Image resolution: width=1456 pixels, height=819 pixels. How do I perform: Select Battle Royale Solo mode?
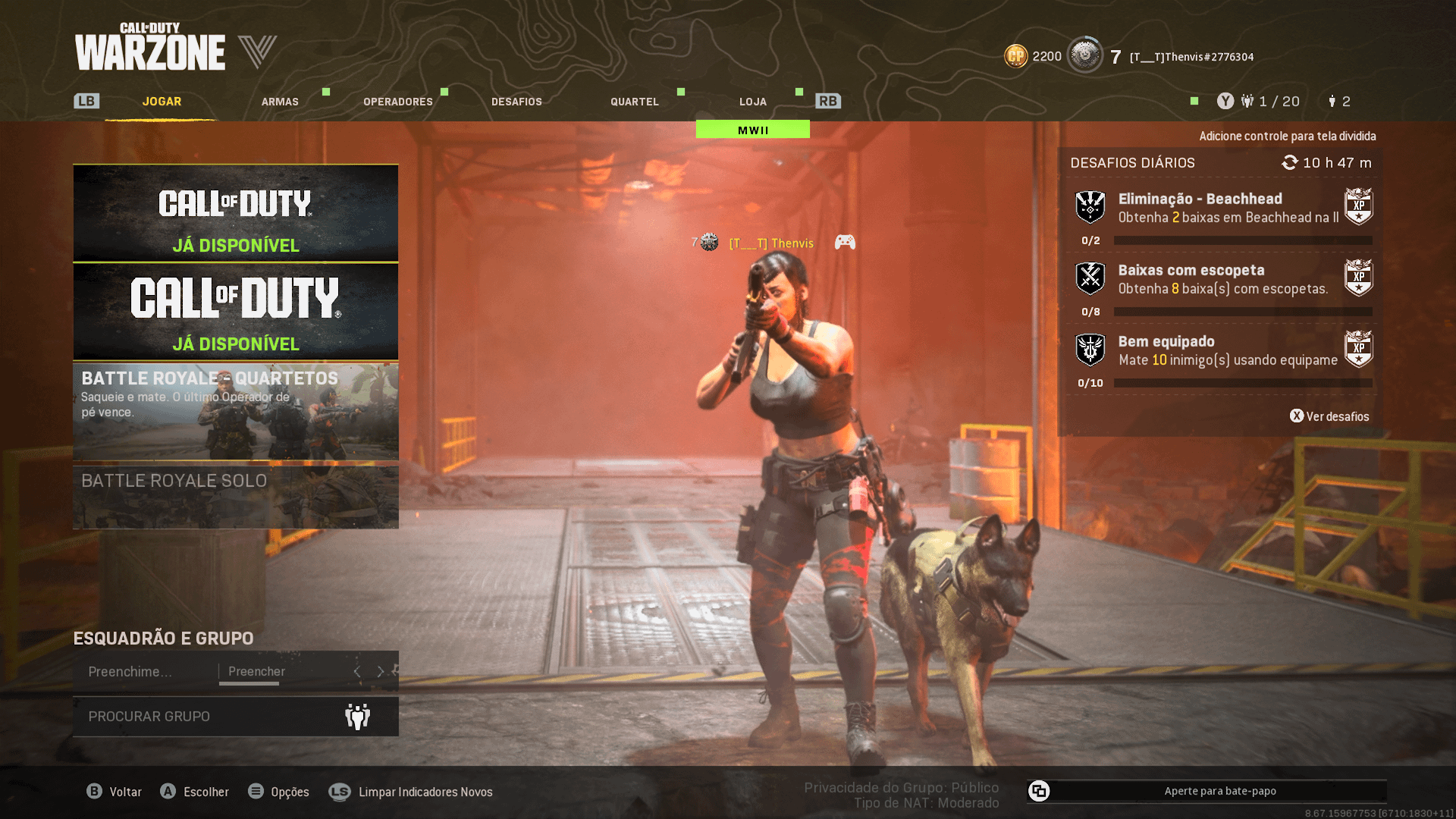(x=236, y=497)
